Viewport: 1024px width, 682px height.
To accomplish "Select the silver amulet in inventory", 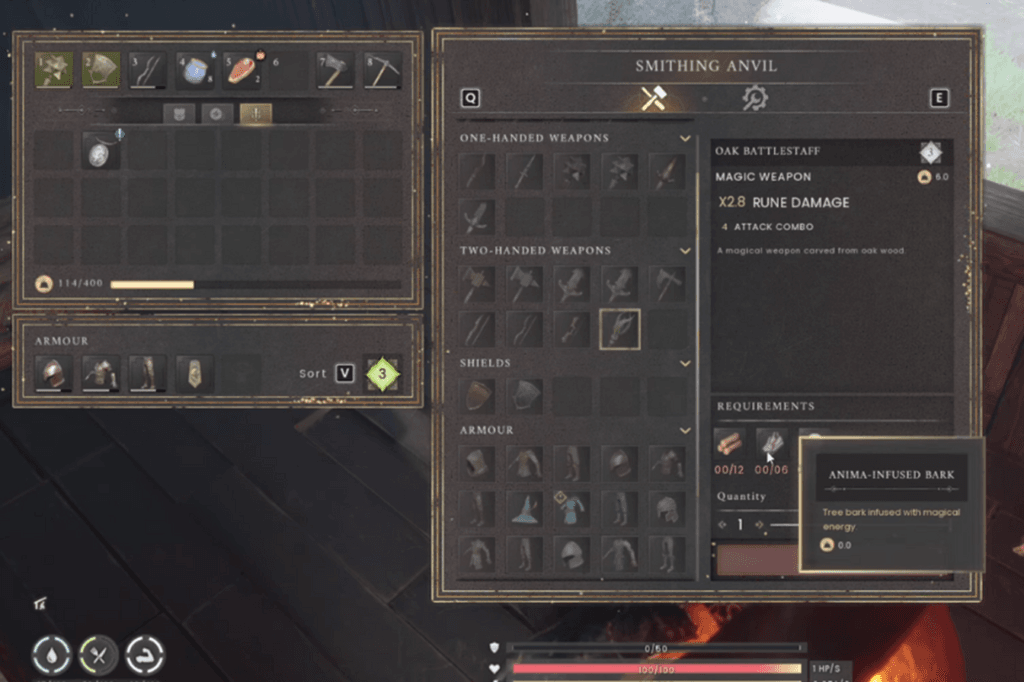I will point(101,152).
